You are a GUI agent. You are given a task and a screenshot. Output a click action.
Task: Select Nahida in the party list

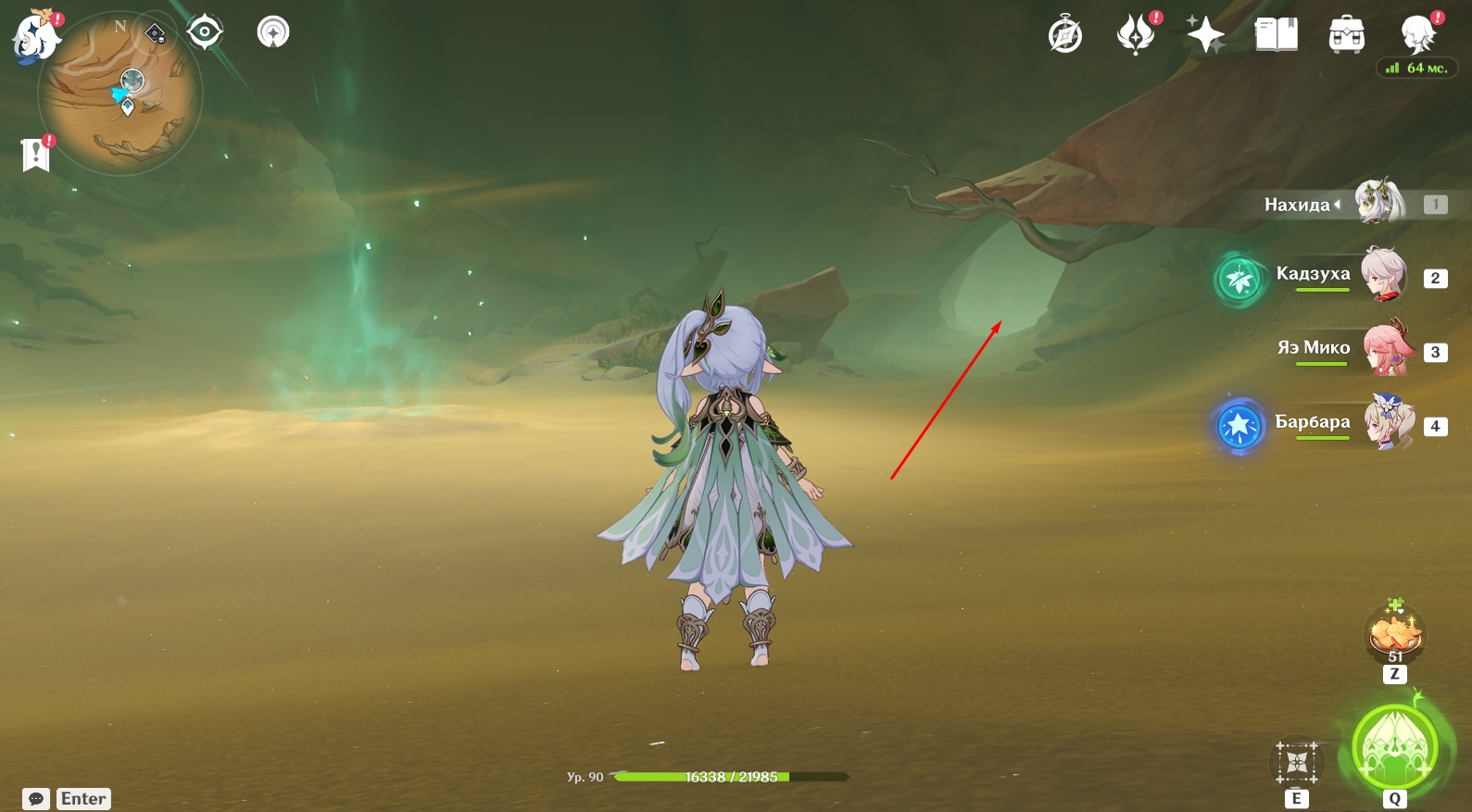(1380, 204)
